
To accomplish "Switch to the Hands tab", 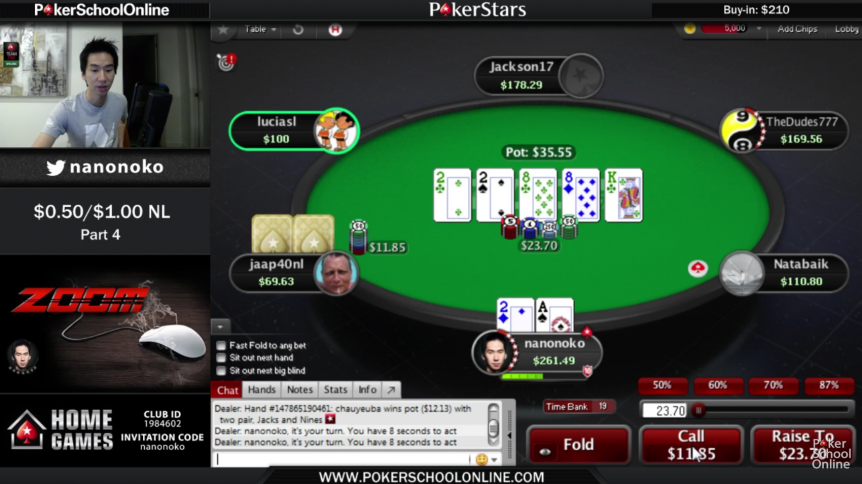I will [262, 390].
